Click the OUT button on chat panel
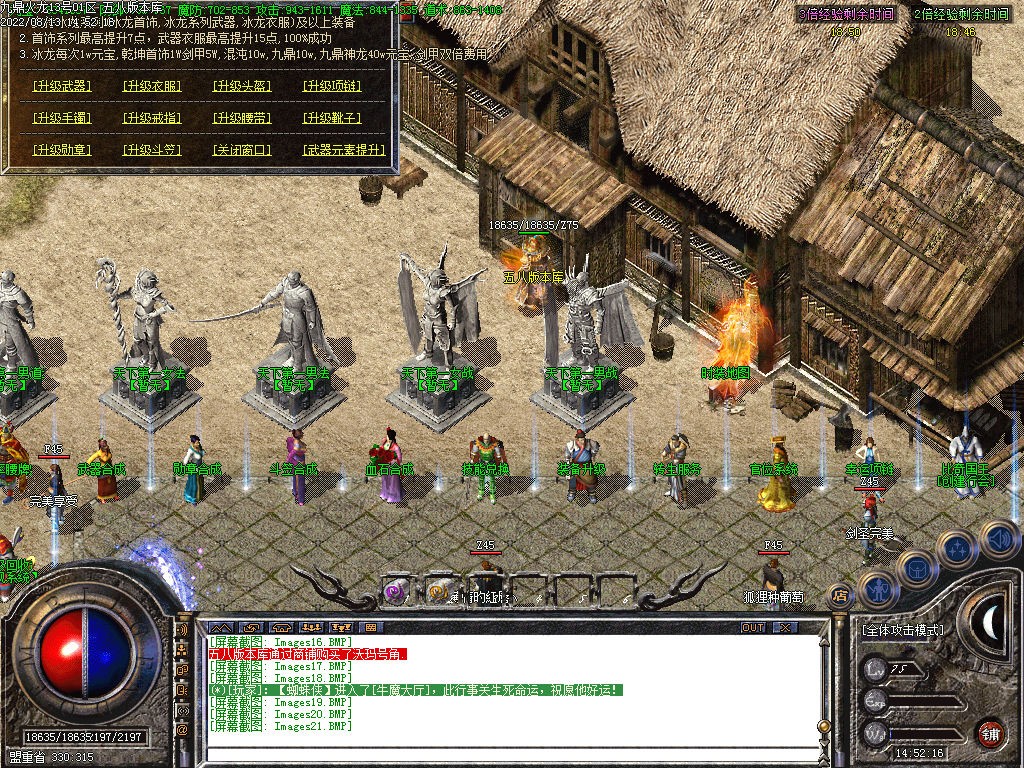 click(753, 627)
